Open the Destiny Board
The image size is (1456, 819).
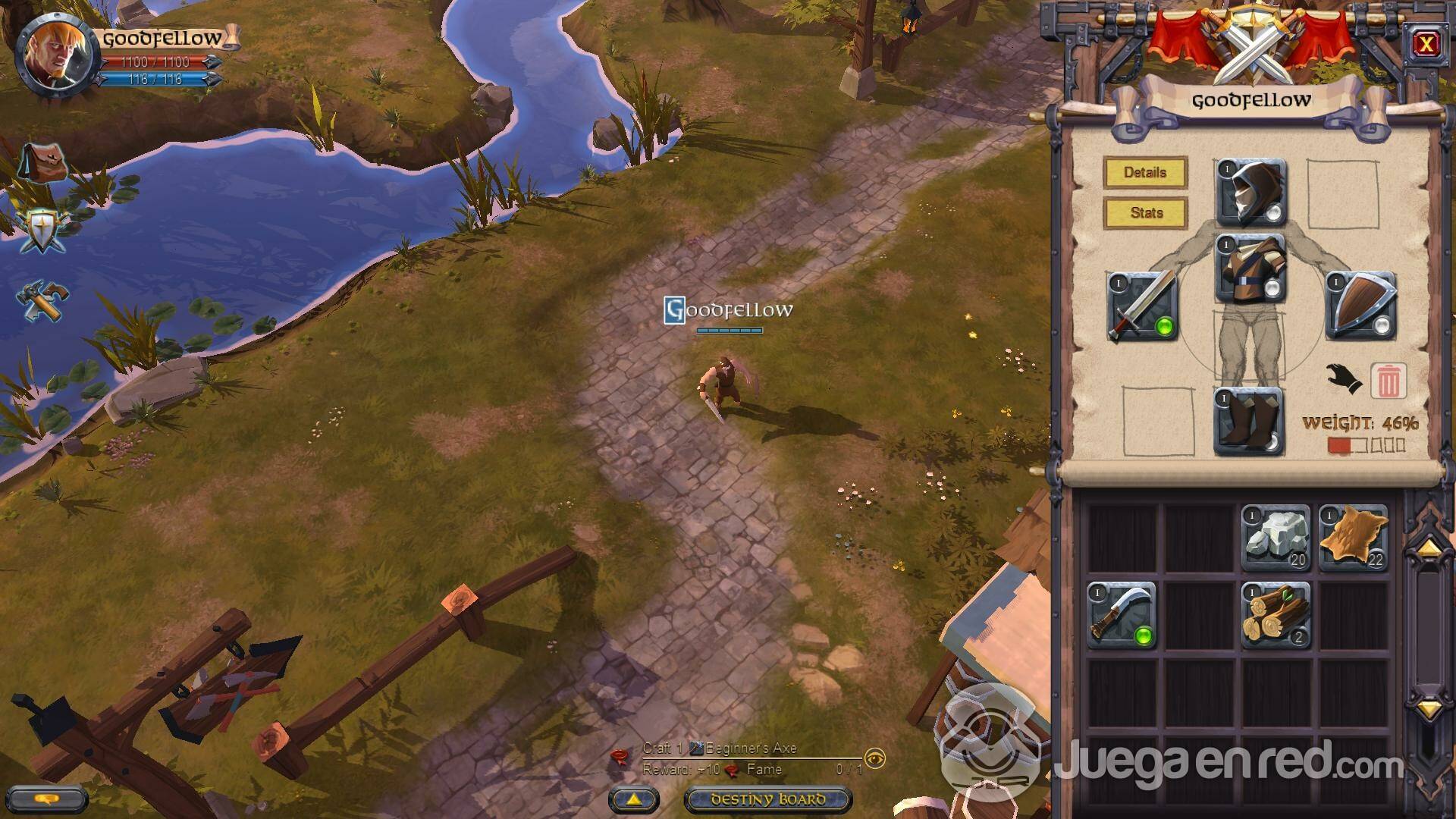click(x=767, y=799)
